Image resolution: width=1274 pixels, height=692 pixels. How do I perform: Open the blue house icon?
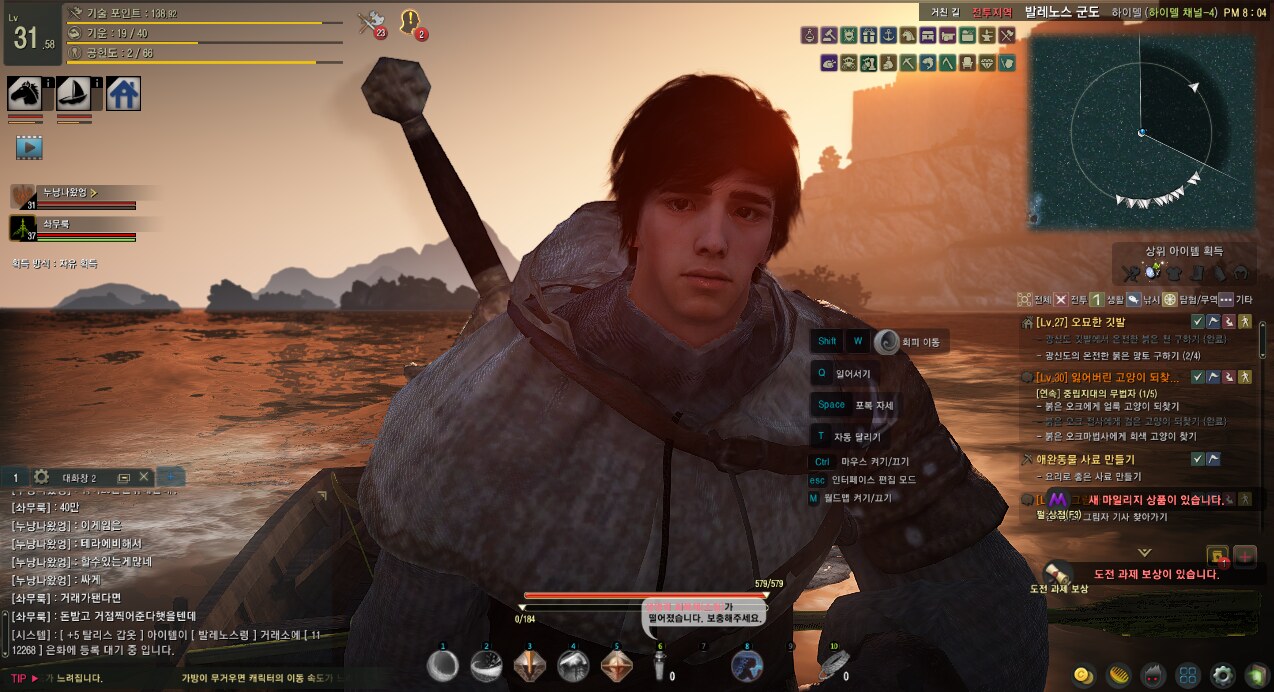pyautogui.click(x=123, y=93)
